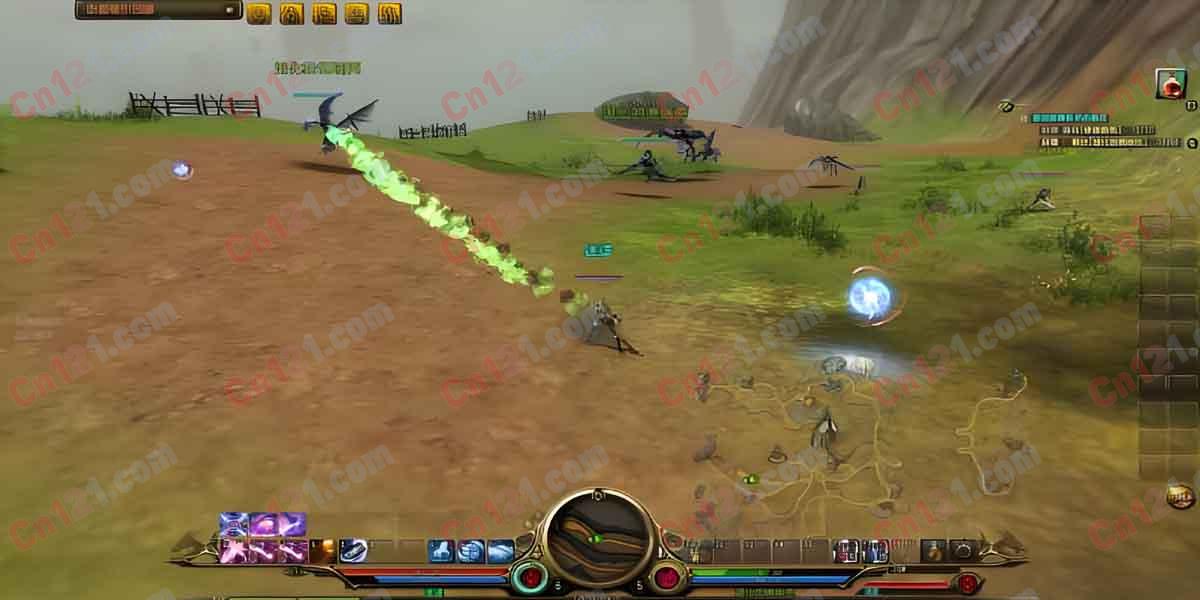This screenshot has height=600, width=1200.
Task: Select the fifth gold menu icon with vertical bars
Action: coord(390,13)
